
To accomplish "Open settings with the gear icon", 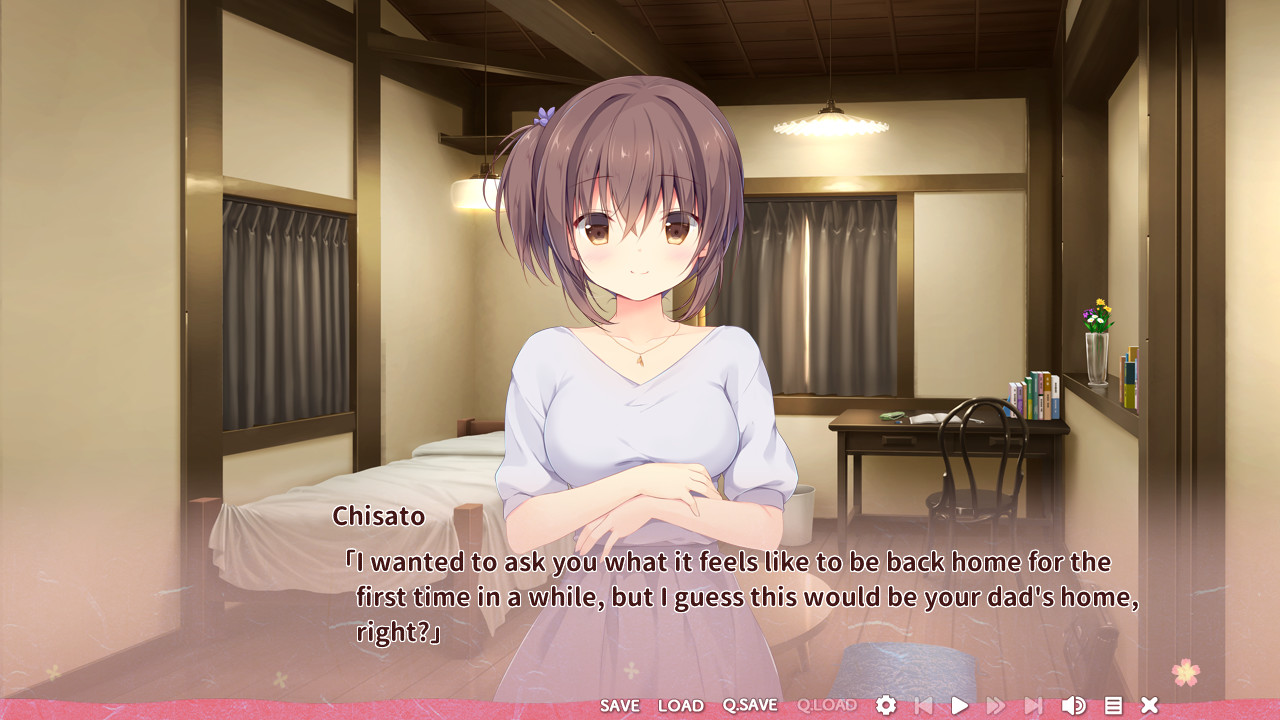I will (886, 706).
